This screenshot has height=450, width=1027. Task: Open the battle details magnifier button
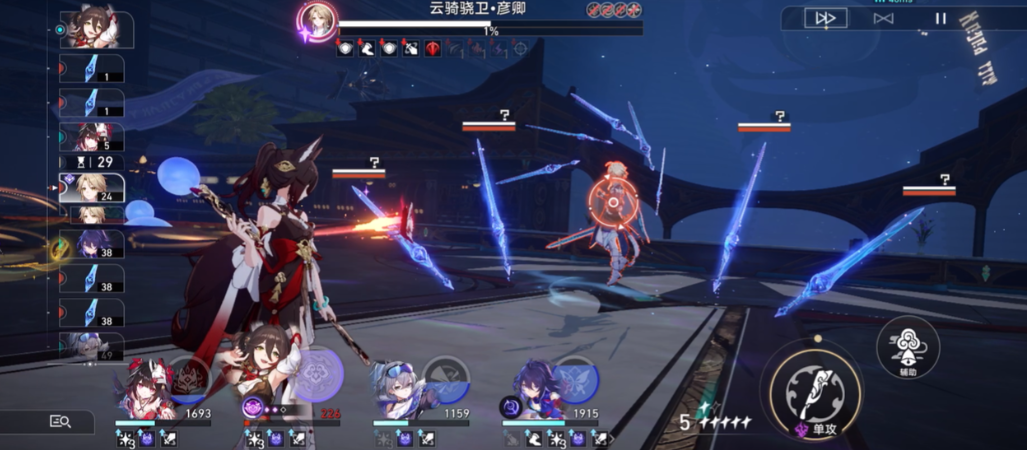click(60, 422)
